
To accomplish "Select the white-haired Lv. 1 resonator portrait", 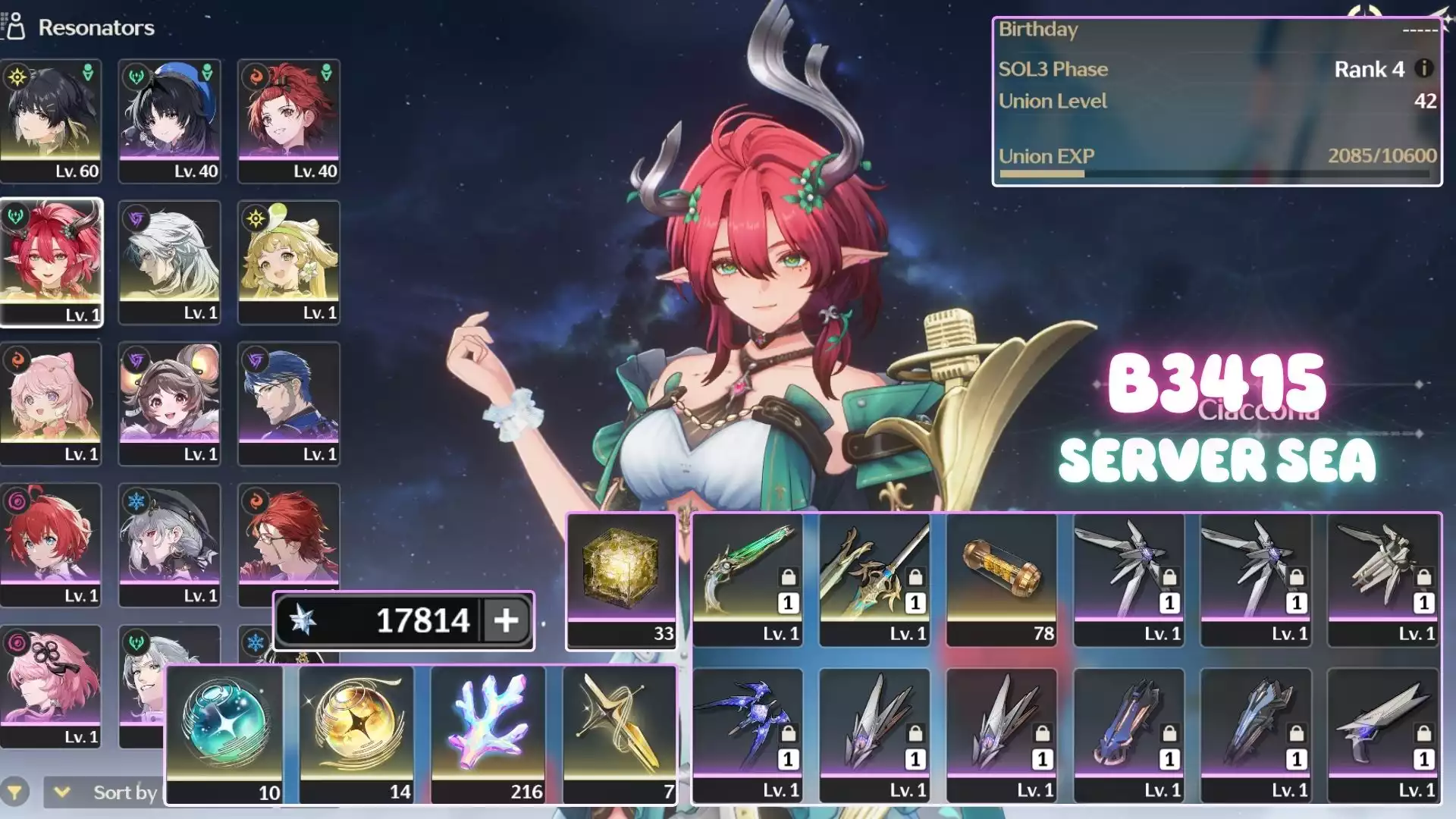I will [x=170, y=262].
